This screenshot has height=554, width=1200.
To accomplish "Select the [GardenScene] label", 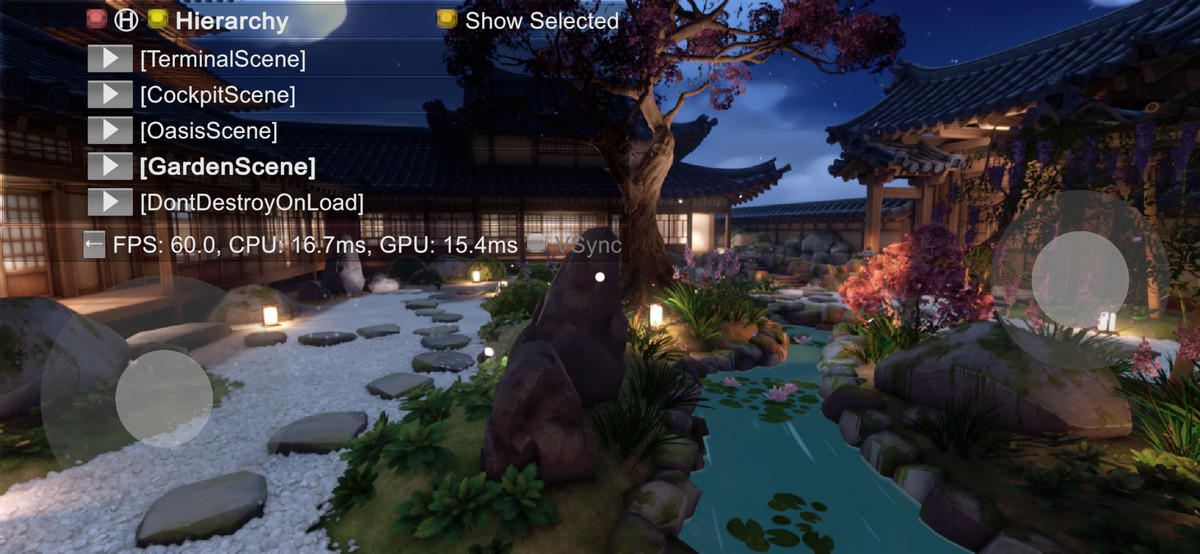I will click(228, 166).
